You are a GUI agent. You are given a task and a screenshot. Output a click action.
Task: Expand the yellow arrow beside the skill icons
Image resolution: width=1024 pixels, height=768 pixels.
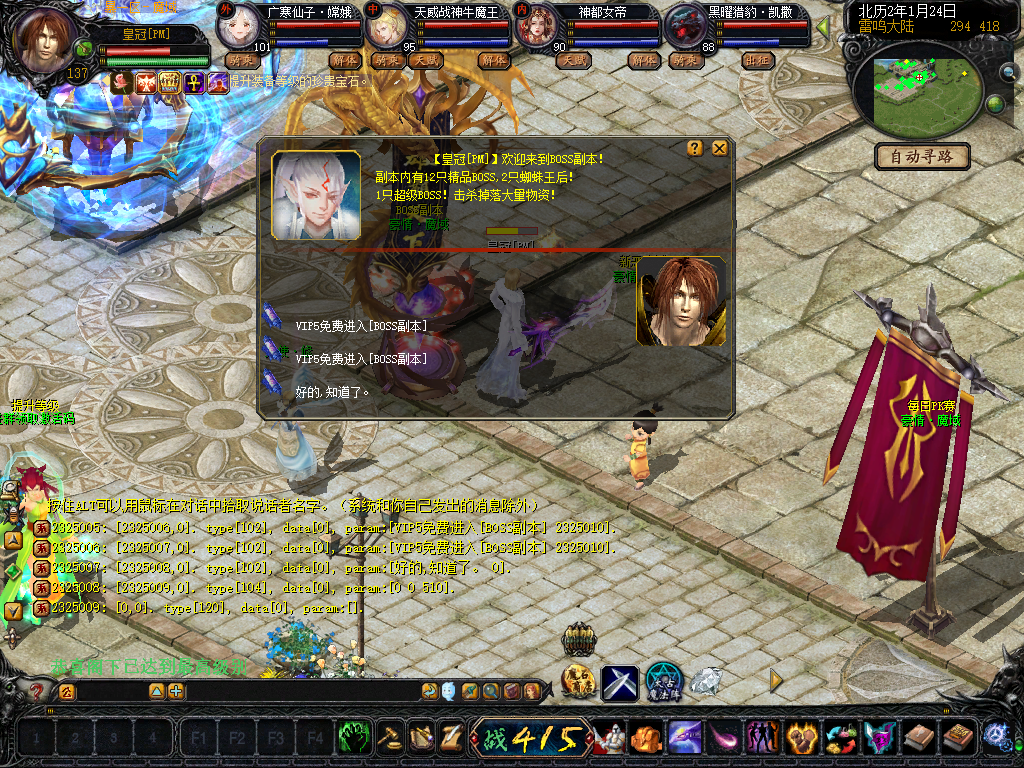pyautogui.click(x=776, y=680)
